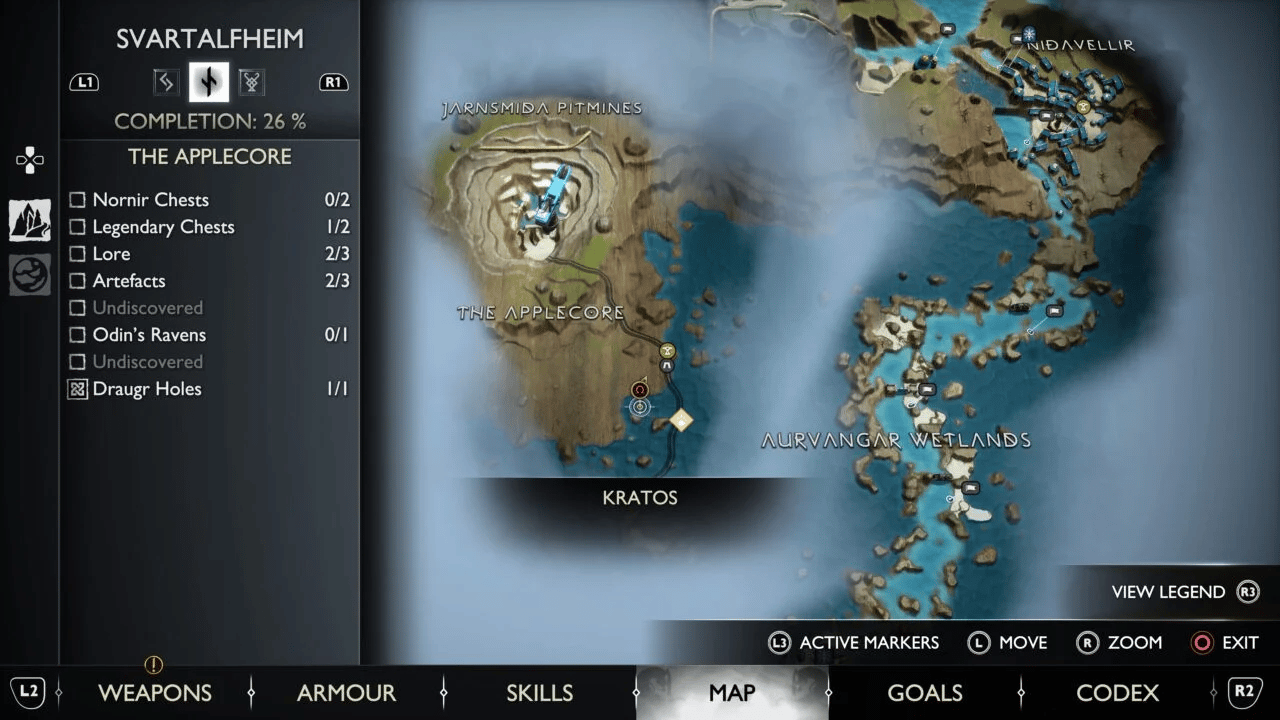The width and height of the screenshot is (1280, 720).
Task: Open the Armour tab
Action: [346, 692]
